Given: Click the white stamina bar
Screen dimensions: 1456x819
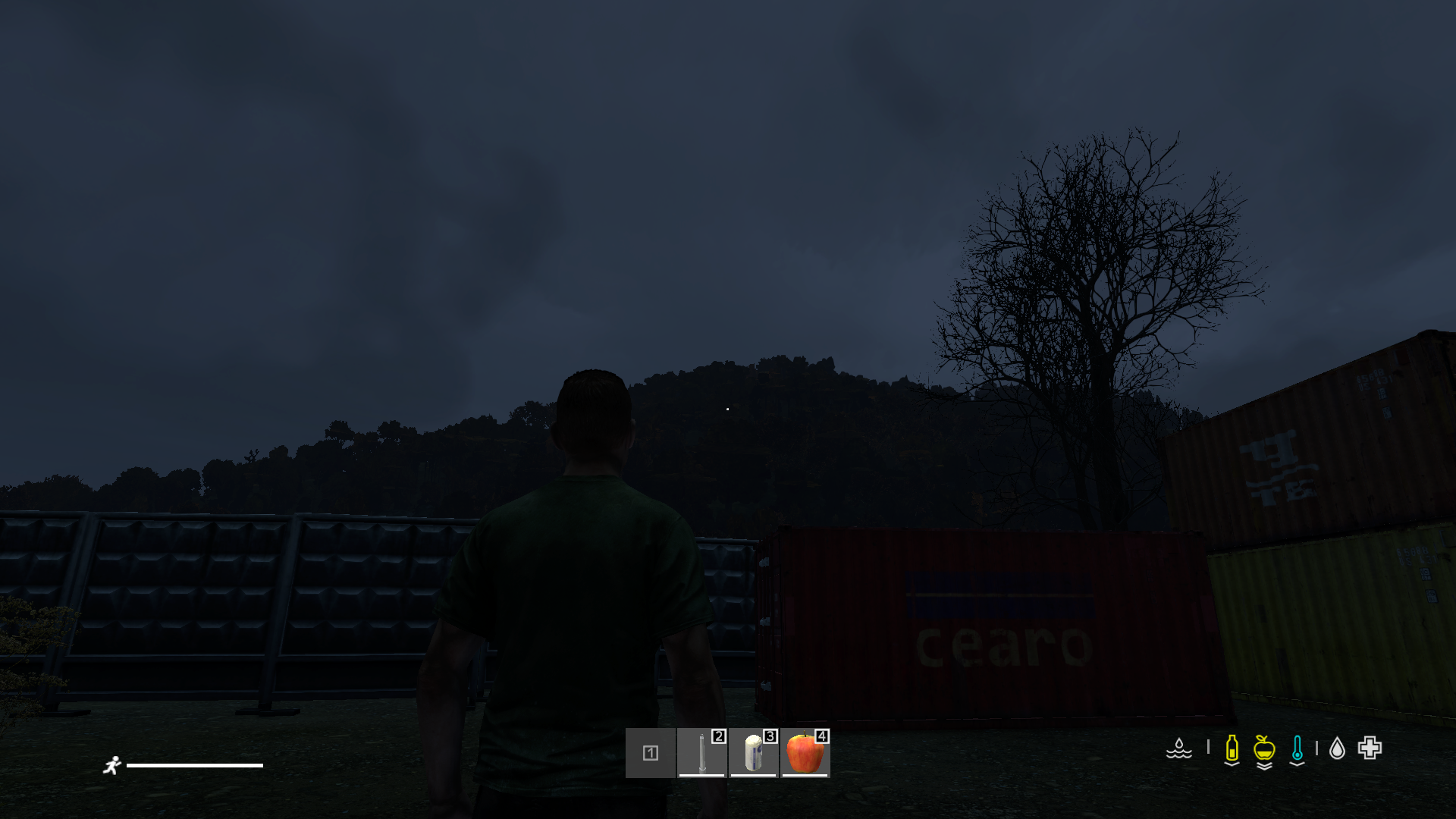Looking at the screenshot, I should [x=196, y=766].
